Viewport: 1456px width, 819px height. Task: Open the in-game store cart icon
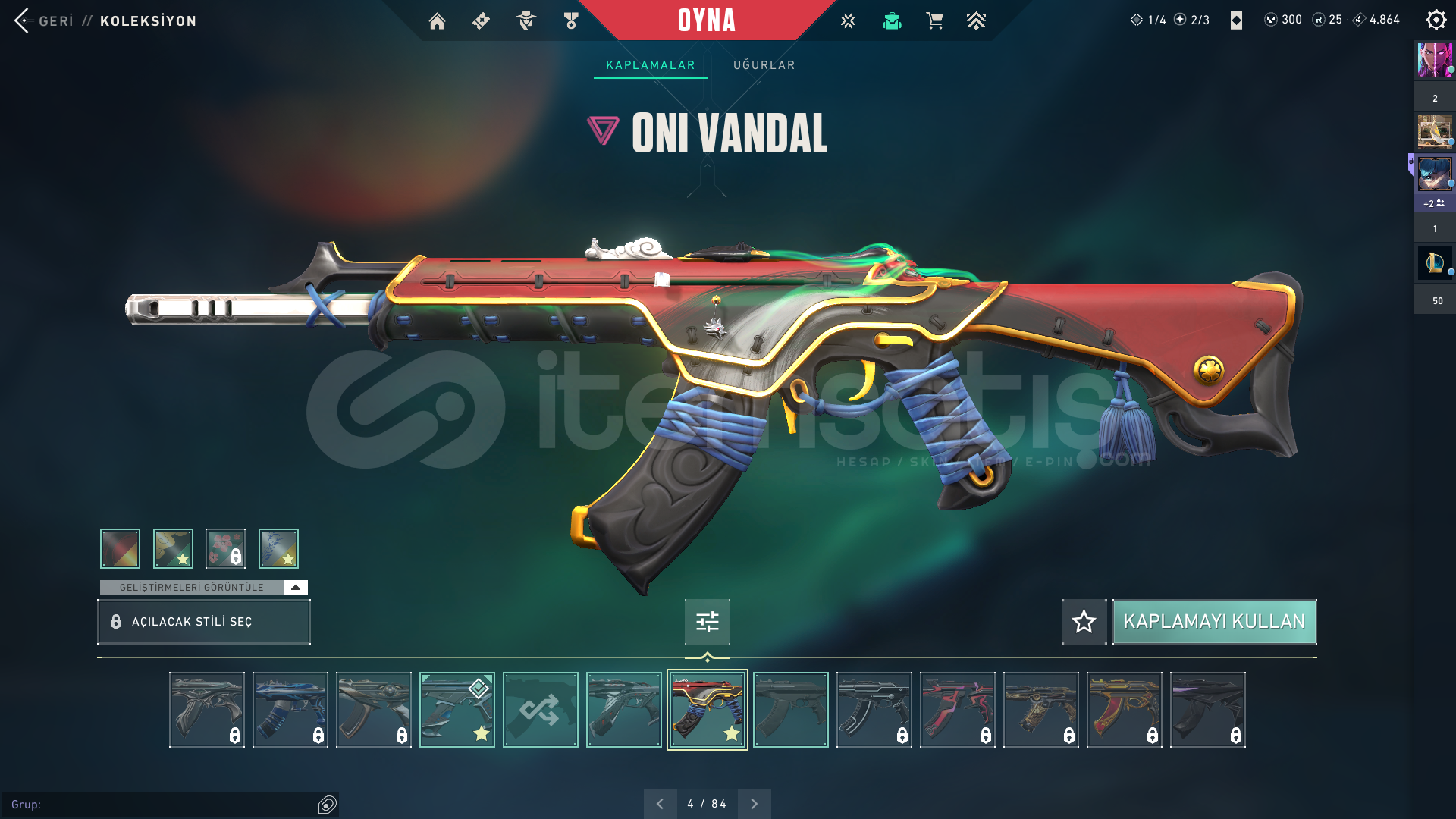pyautogui.click(x=935, y=20)
